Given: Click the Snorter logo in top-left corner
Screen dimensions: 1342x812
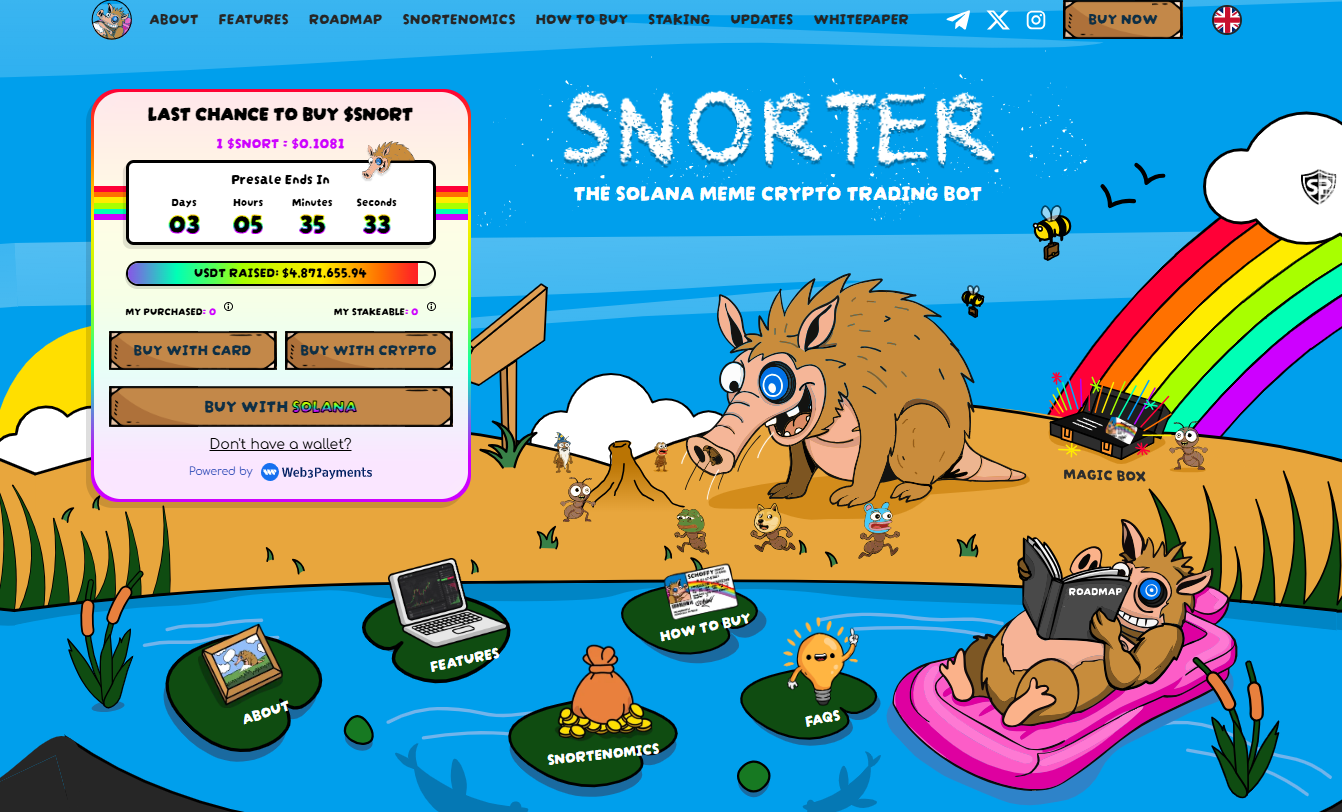Looking at the screenshot, I should click(112, 20).
